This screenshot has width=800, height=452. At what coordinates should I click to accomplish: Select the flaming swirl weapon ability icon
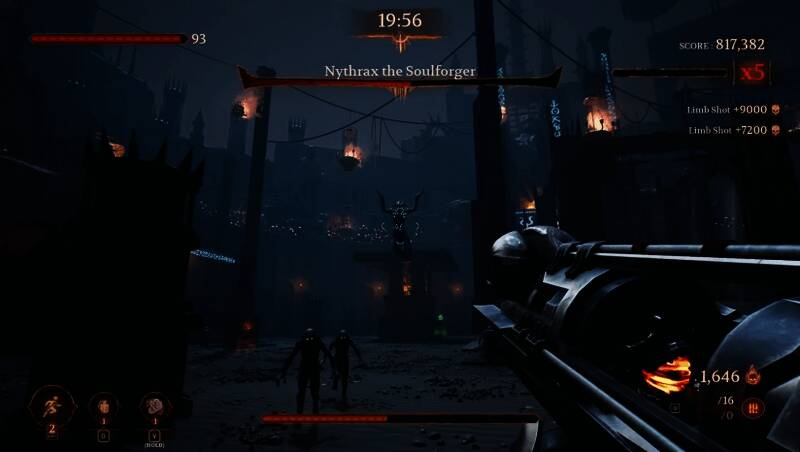pyautogui.click(x=666, y=376)
